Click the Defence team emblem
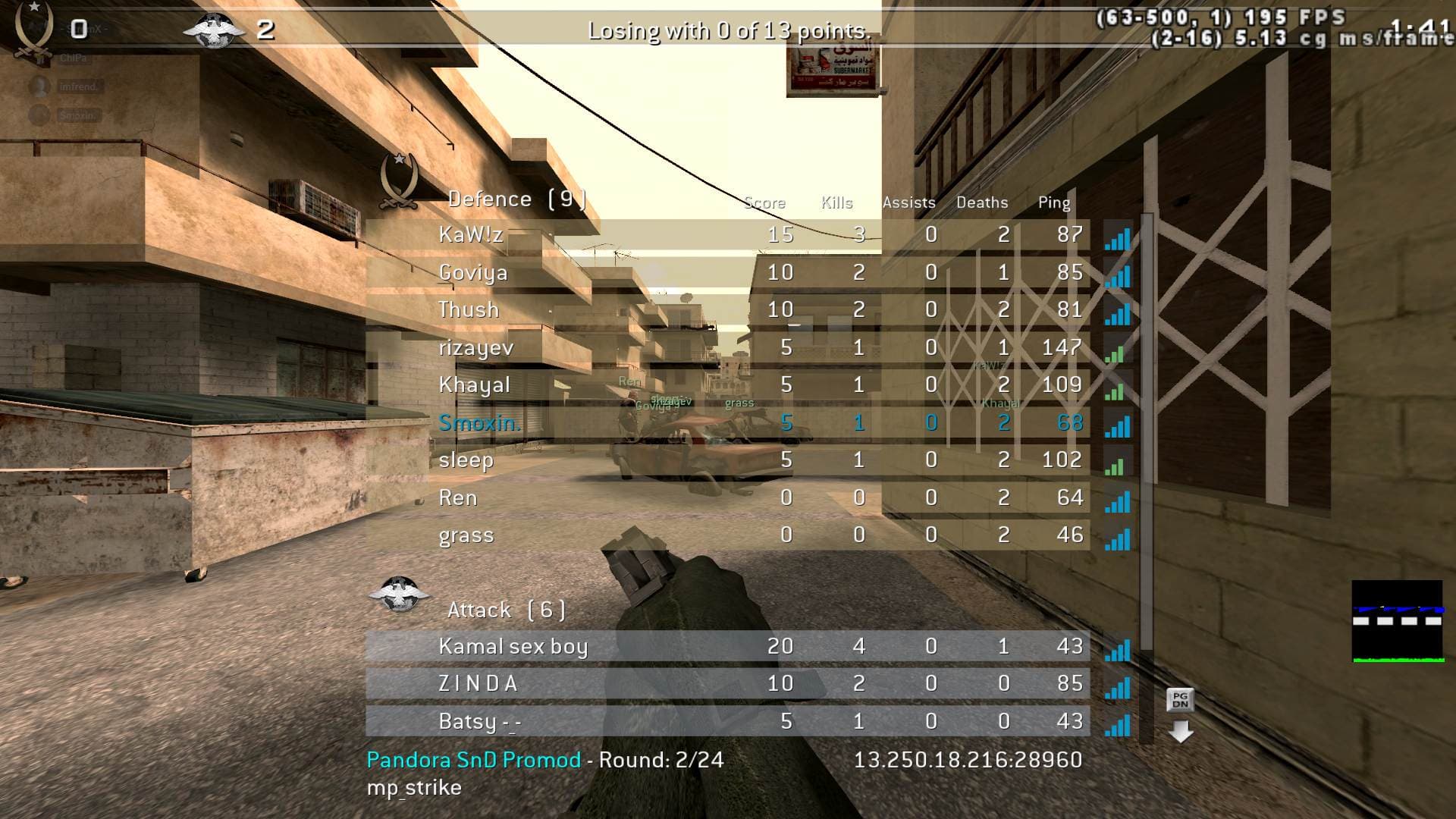The width and height of the screenshot is (1456, 819). tap(400, 180)
